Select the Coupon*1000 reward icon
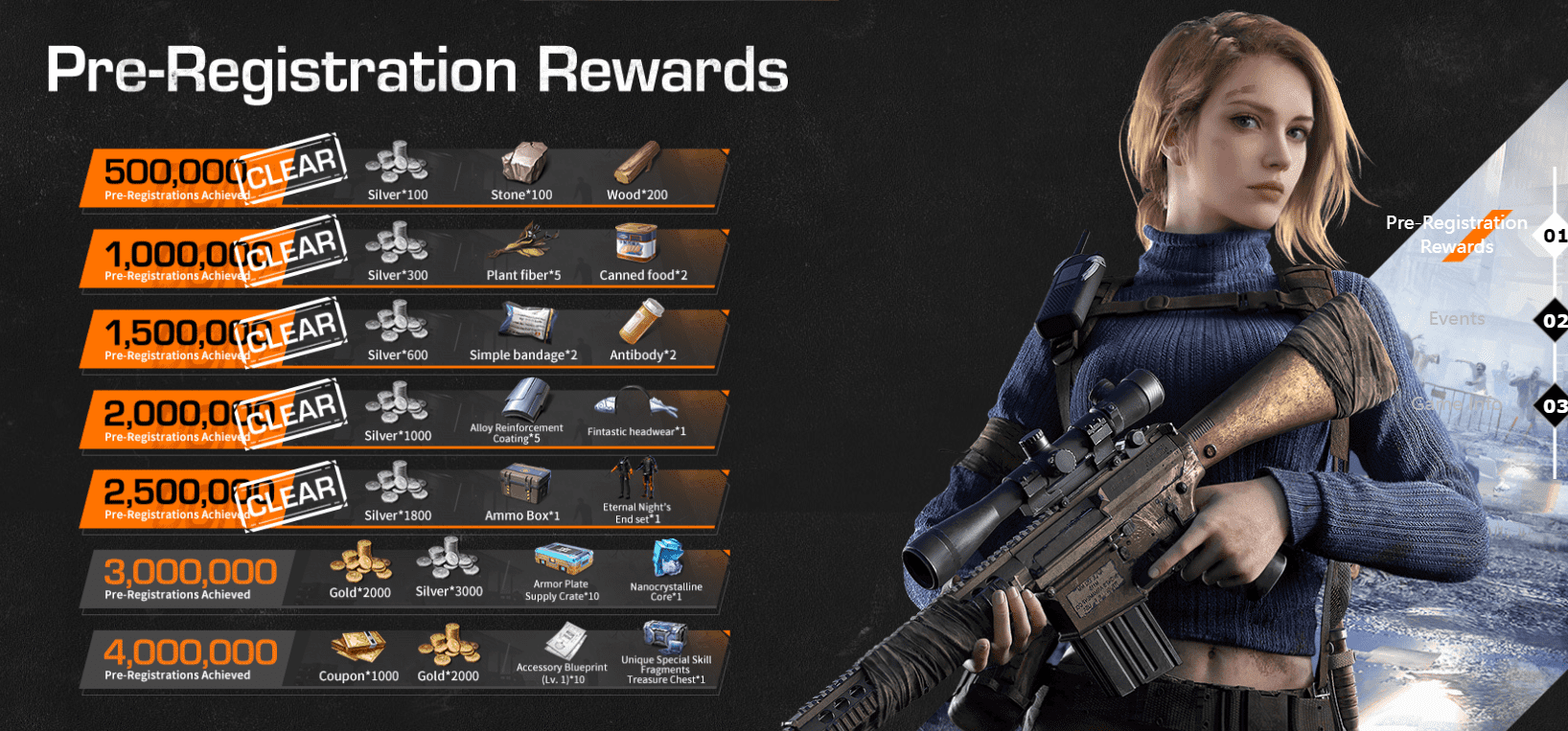Viewport: 1568px width, 731px height. coord(358,647)
